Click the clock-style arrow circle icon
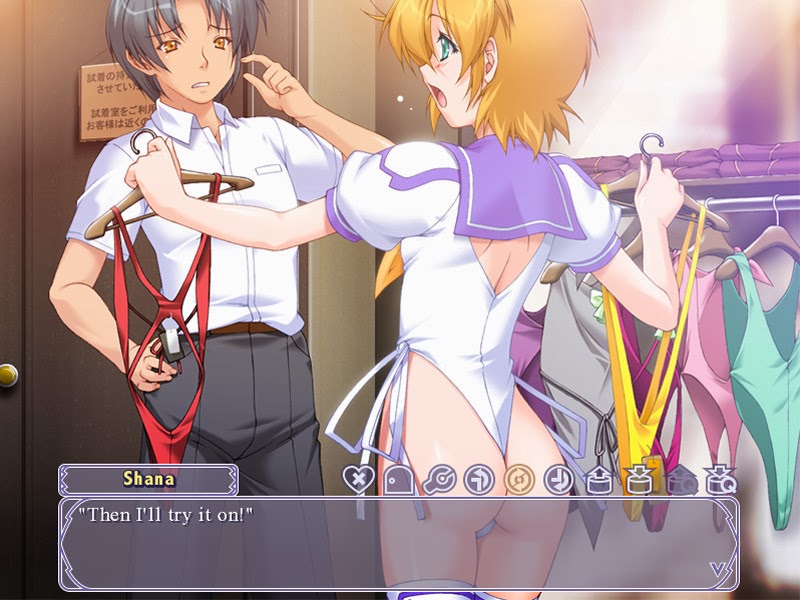Image resolution: width=800 pixels, height=600 pixels. point(557,479)
